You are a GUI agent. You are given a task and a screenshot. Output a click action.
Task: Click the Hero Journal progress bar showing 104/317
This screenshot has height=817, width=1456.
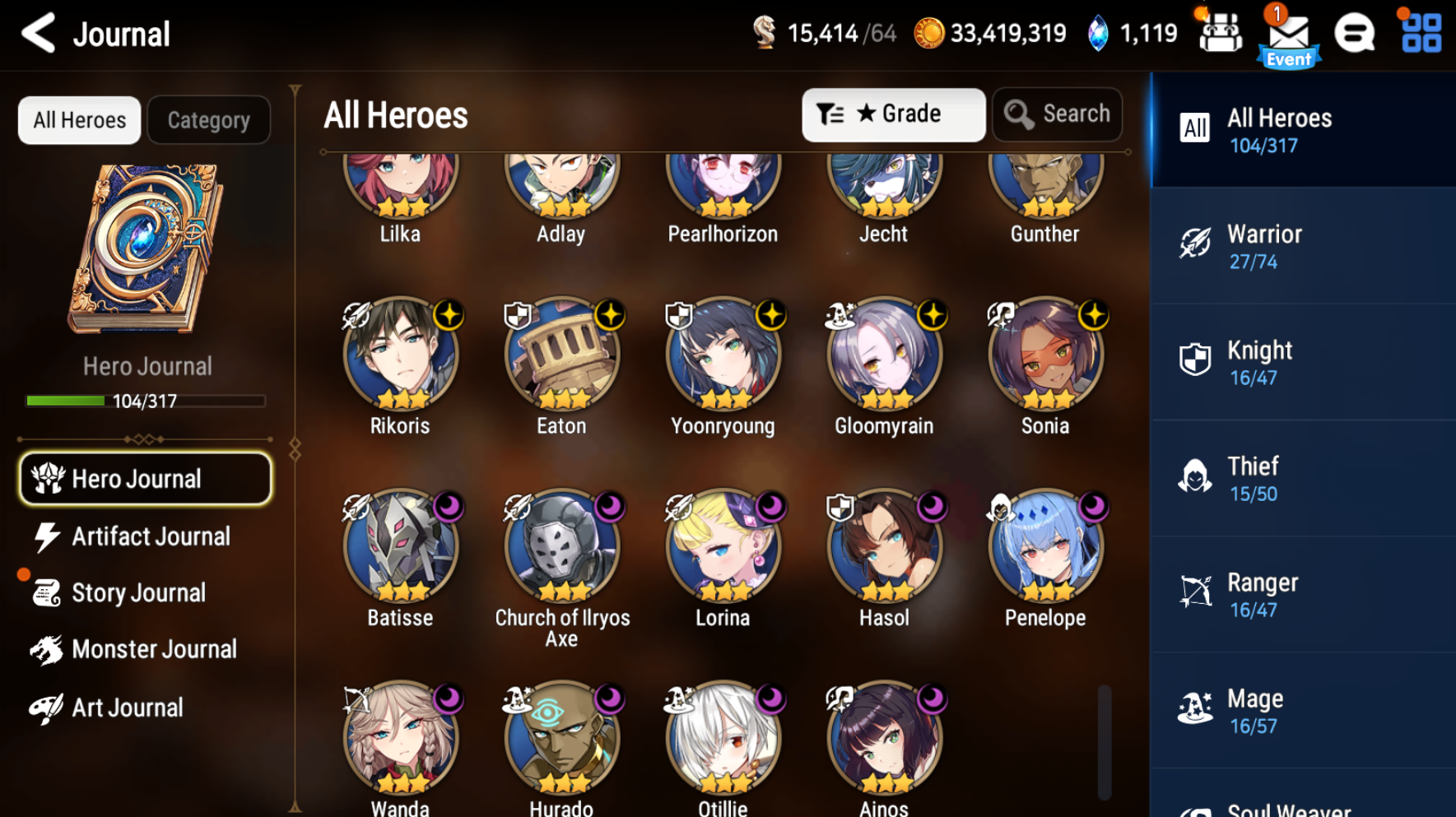point(146,401)
